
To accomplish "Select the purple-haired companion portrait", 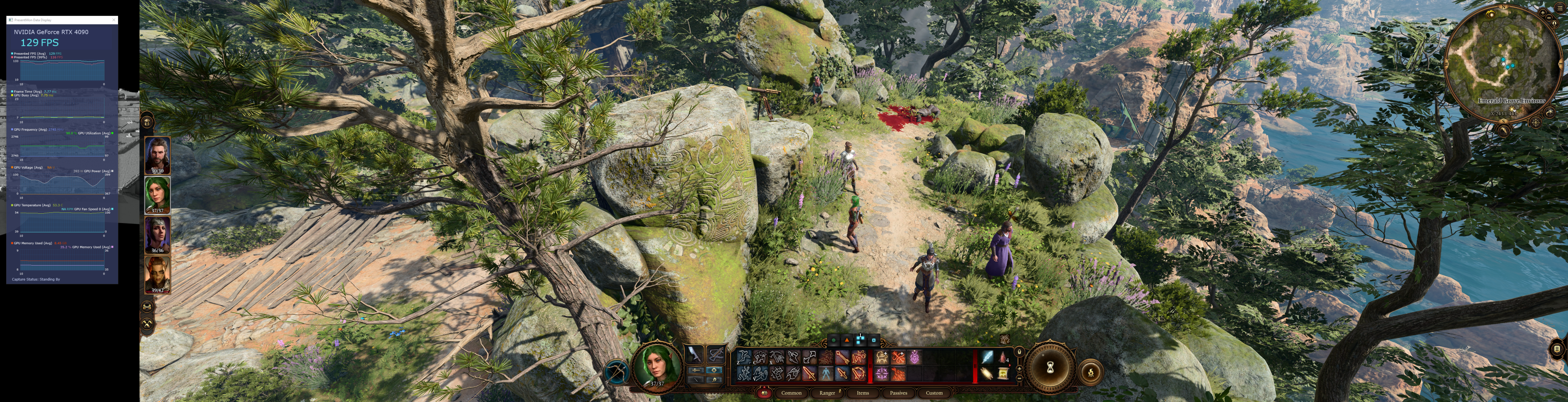I will pos(158,234).
